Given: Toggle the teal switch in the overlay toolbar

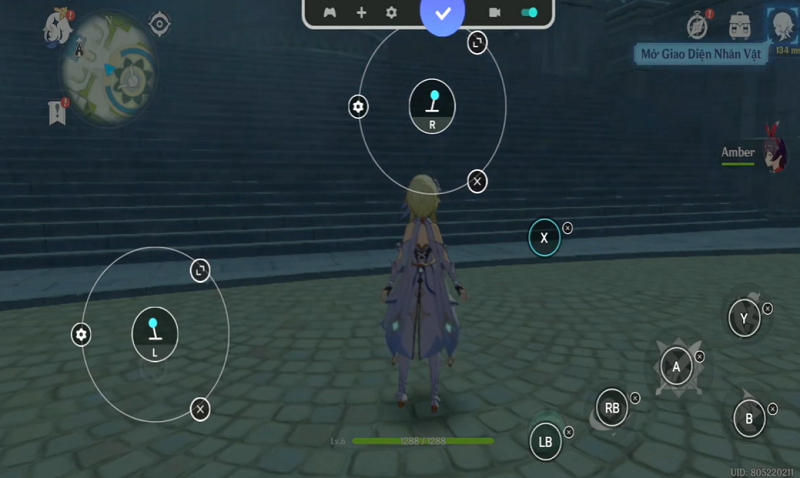Looking at the screenshot, I should coord(530,13).
